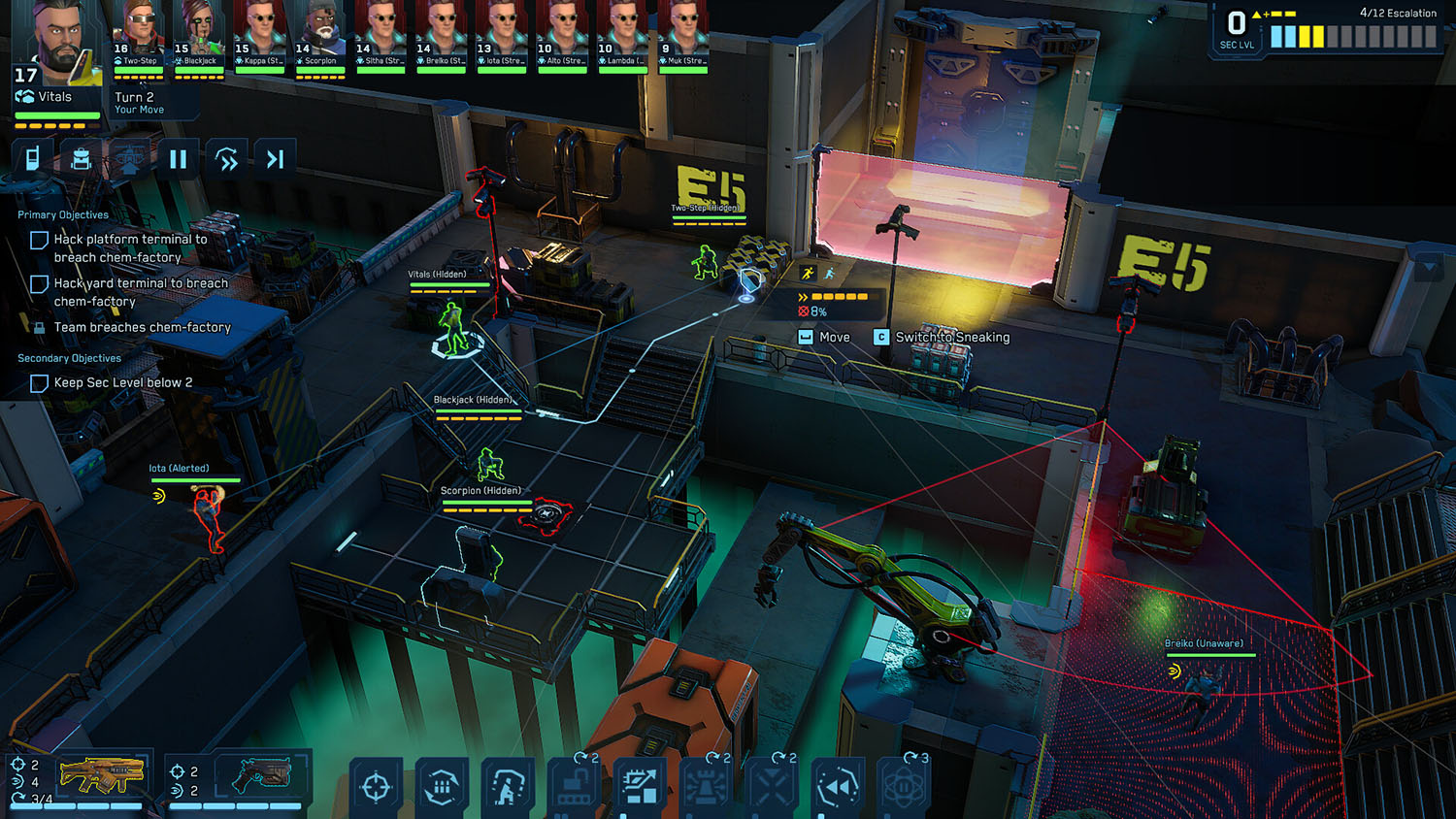Select the rook circuit defense ability

click(706, 788)
